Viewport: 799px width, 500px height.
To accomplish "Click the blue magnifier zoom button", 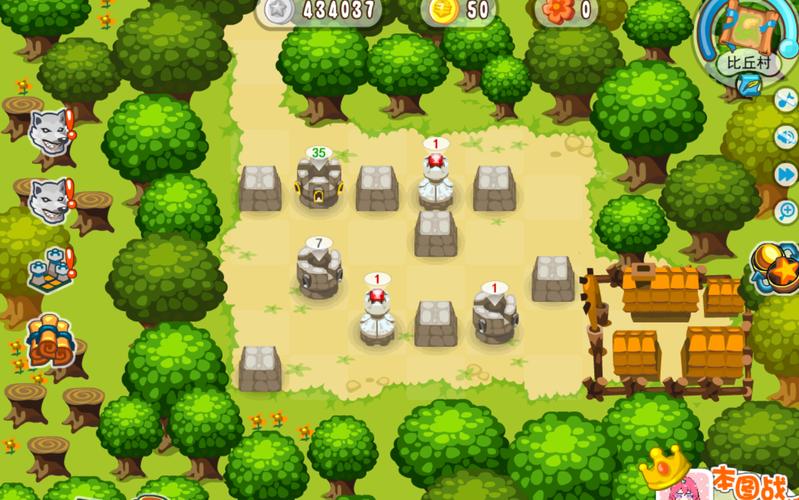I will 786,210.
